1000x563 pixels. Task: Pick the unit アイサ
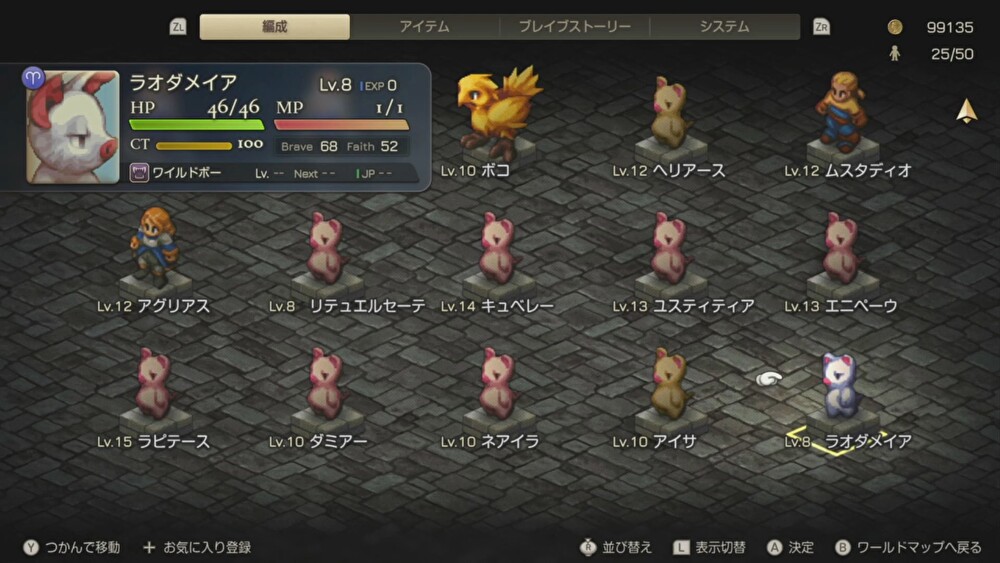click(x=669, y=384)
